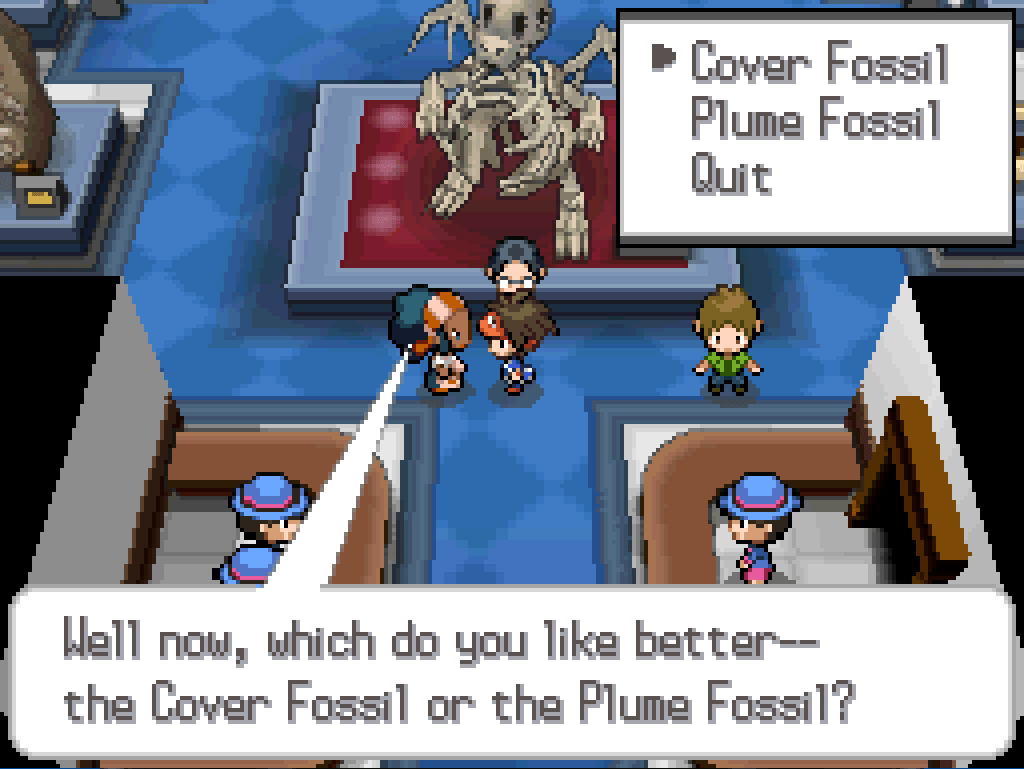This screenshot has width=1024, height=769.
Task: Choose the Cover Fossil option
Action: (x=818, y=64)
